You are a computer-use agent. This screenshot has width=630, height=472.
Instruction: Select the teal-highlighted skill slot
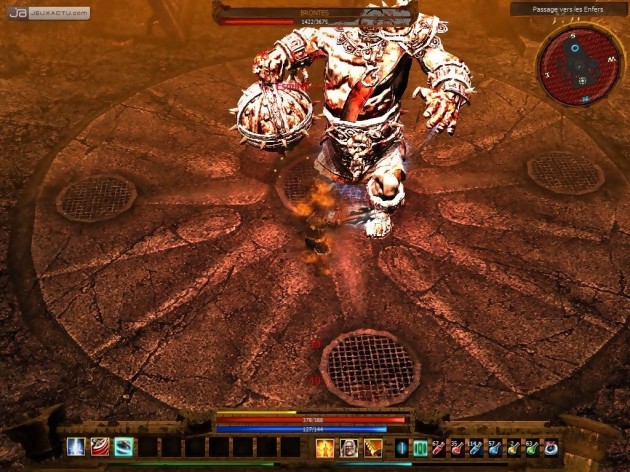[x=124, y=447]
